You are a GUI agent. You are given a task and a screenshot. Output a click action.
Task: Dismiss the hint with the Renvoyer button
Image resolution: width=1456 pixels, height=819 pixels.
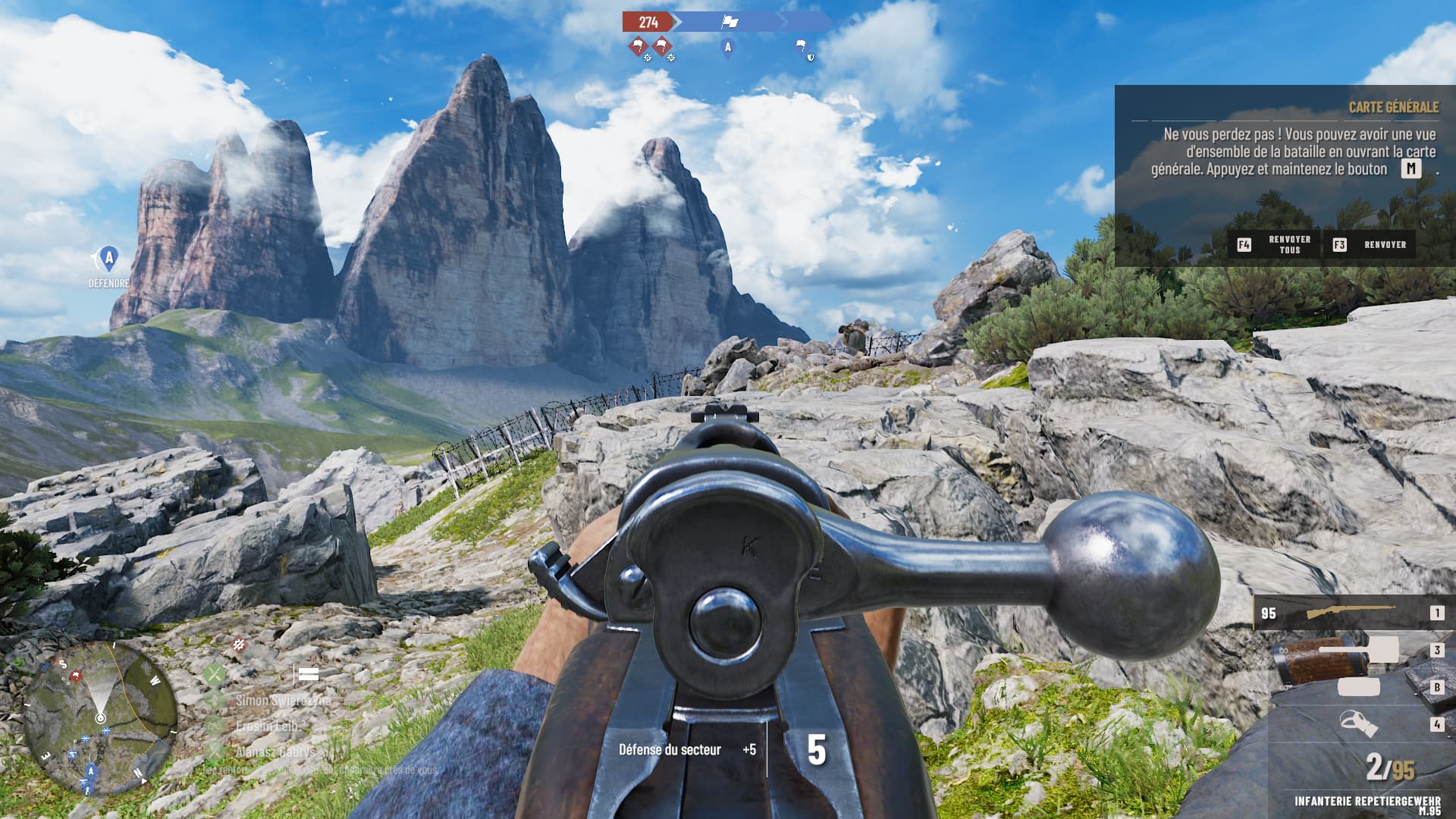1370,245
